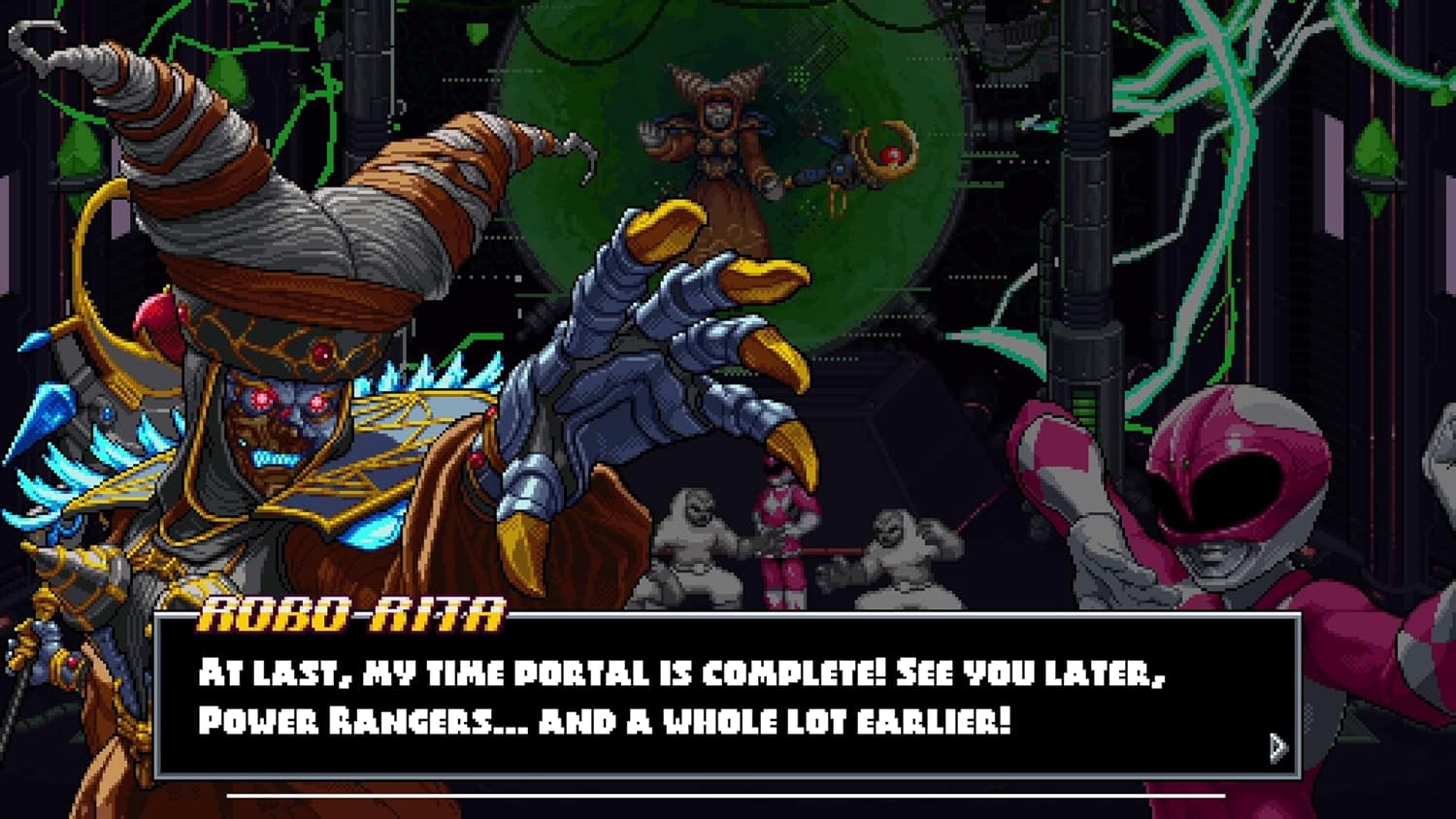The width and height of the screenshot is (1456, 819).
Task: Click the blue crystal on Rita's shoulder
Action: pyautogui.click(x=49, y=417)
